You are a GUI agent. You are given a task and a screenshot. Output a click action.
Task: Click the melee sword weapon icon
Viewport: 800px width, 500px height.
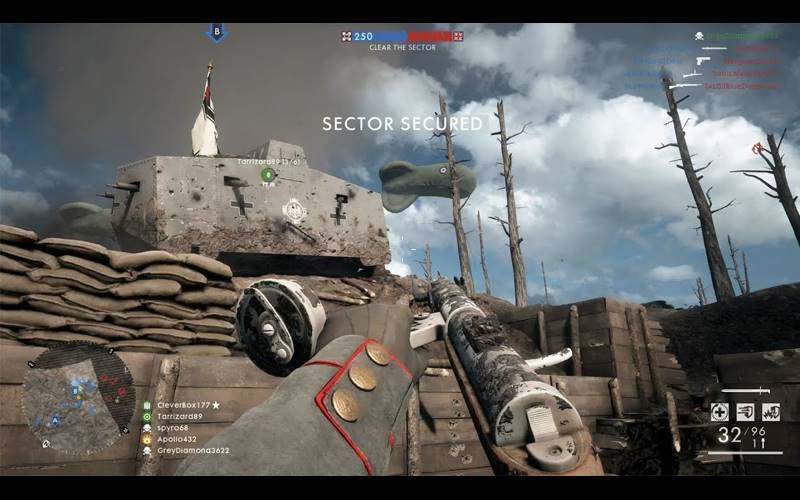pos(746,391)
